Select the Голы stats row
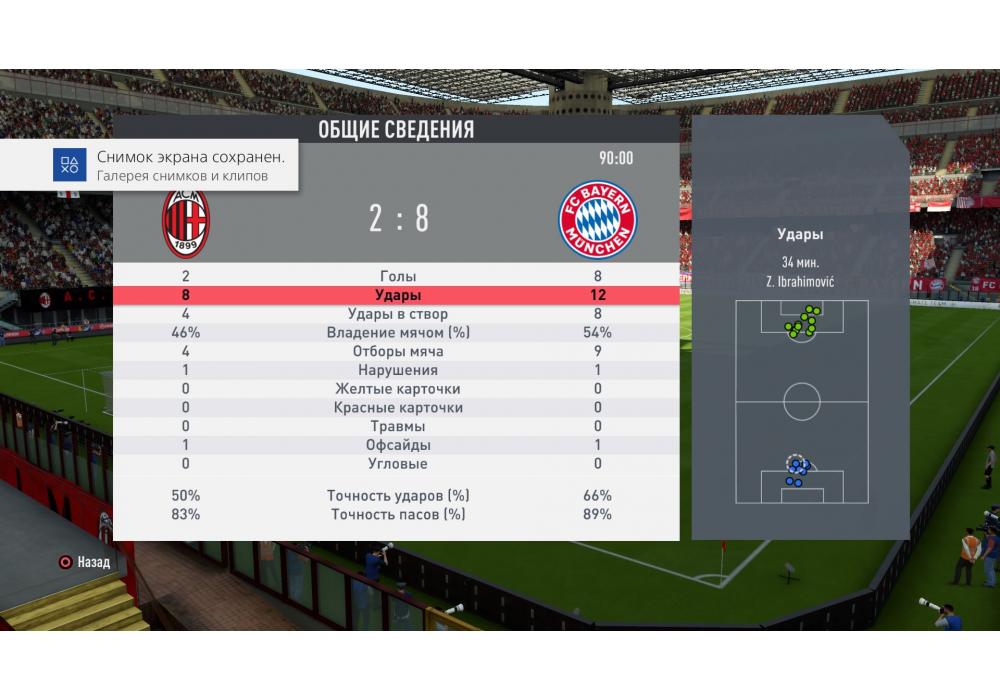Image resolution: width=1000 pixels, height=700 pixels. 398,277
